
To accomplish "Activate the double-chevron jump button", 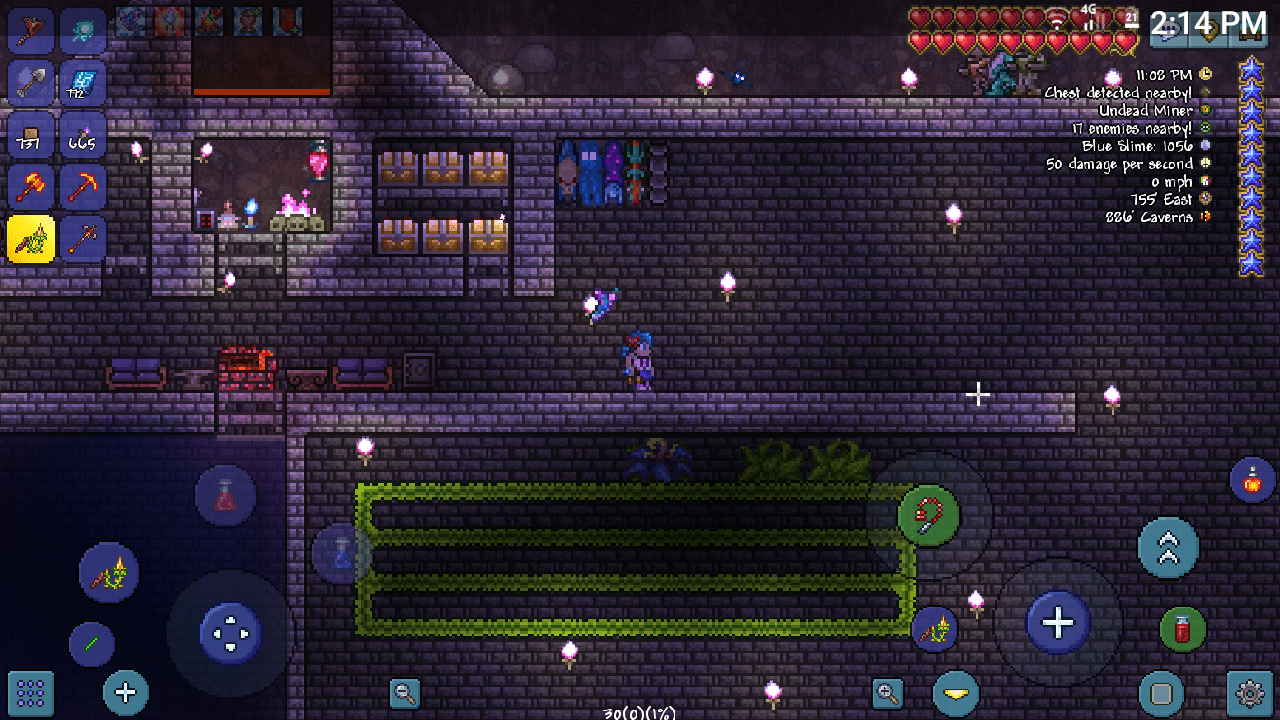I will click(1167, 548).
